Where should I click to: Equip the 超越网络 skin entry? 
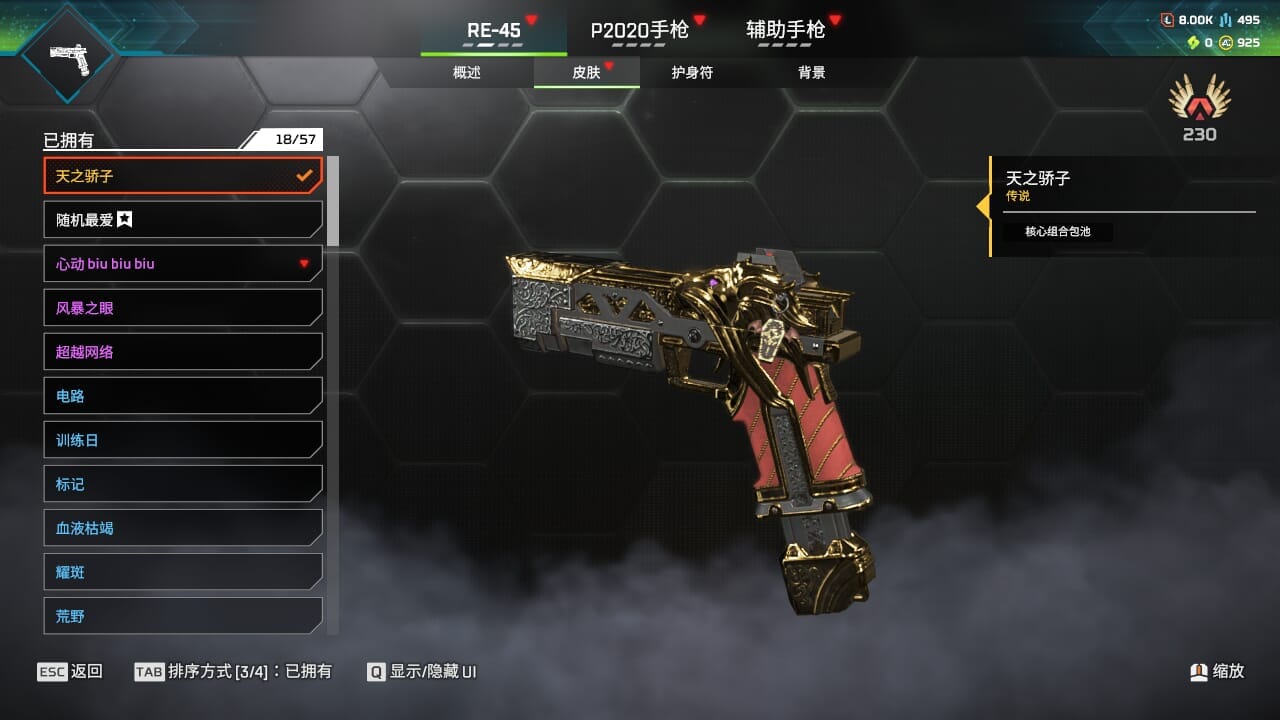point(183,352)
